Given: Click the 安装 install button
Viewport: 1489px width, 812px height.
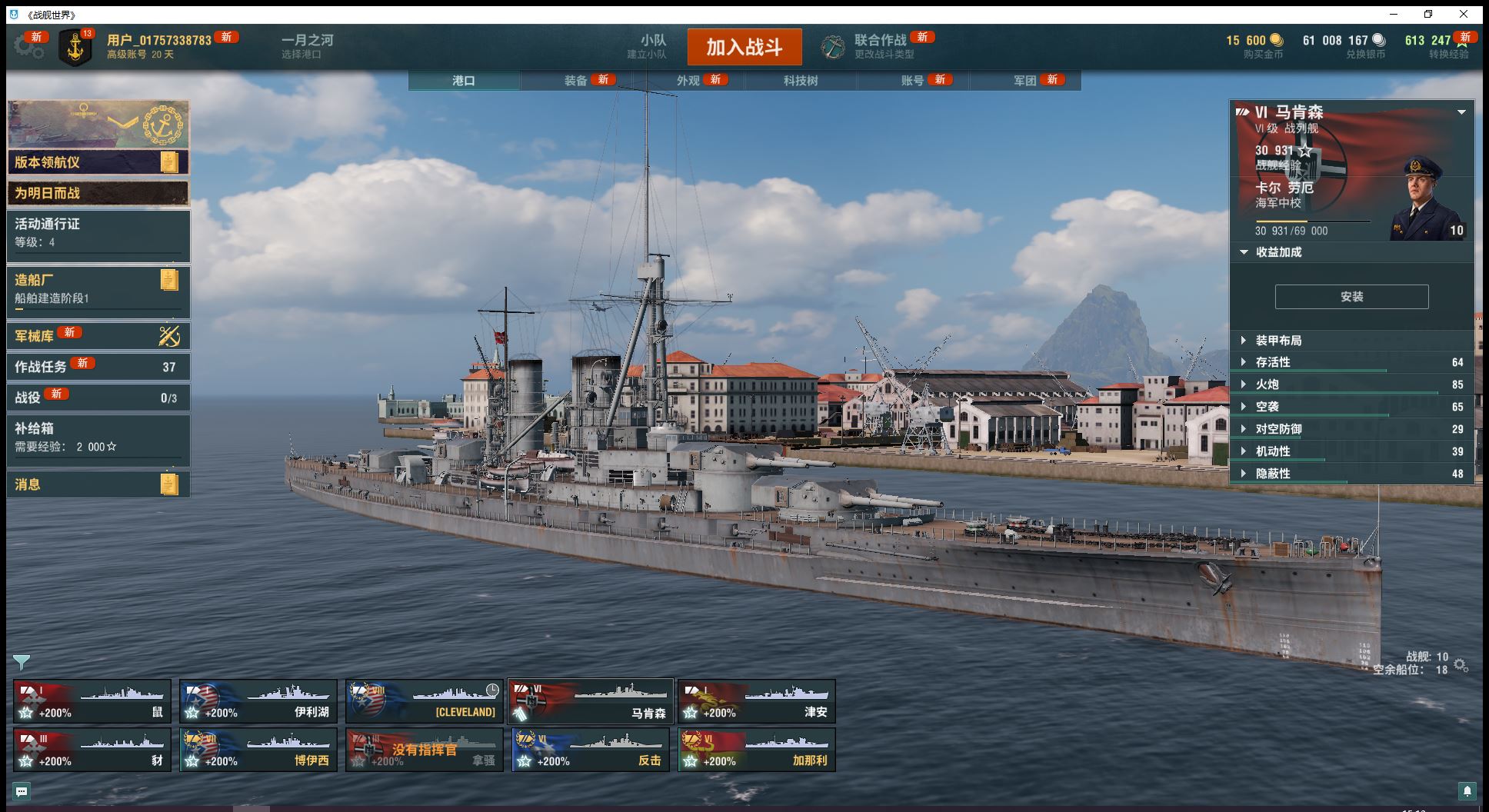Looking at the screenshot, I should click(x=1351, y=297).
